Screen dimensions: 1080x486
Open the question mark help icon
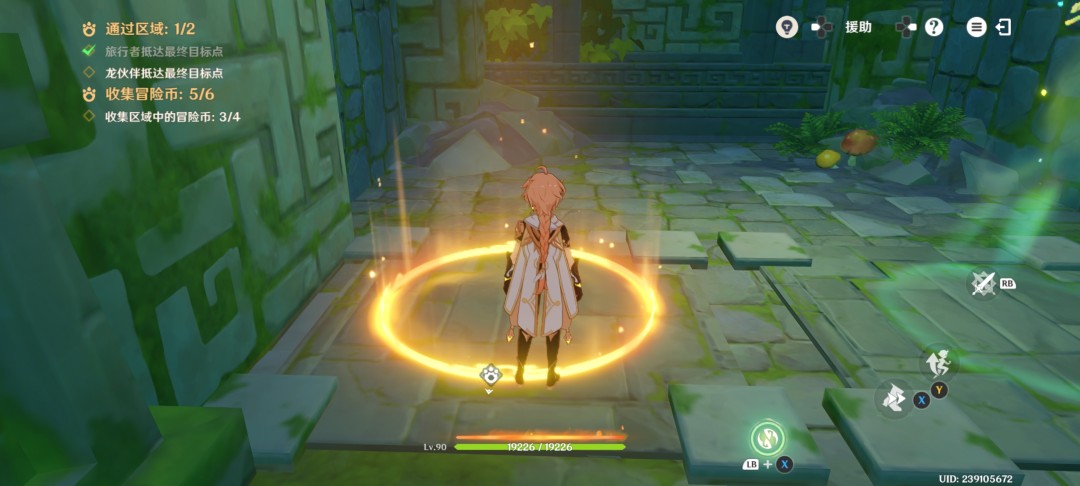tap(934, 27)
